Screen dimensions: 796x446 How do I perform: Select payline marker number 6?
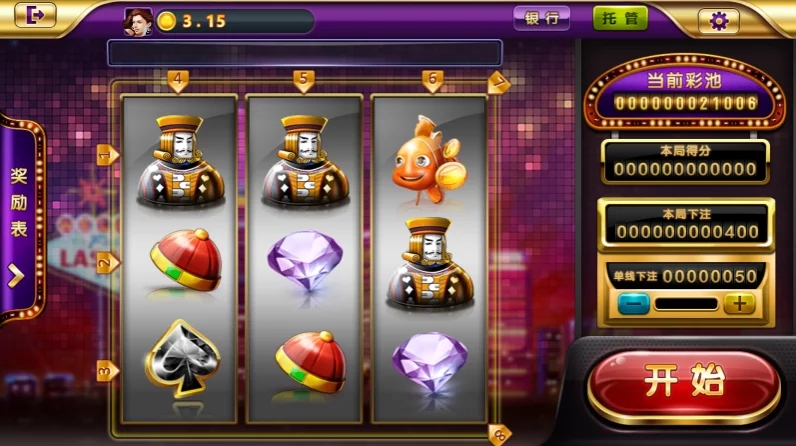point(432,79)
